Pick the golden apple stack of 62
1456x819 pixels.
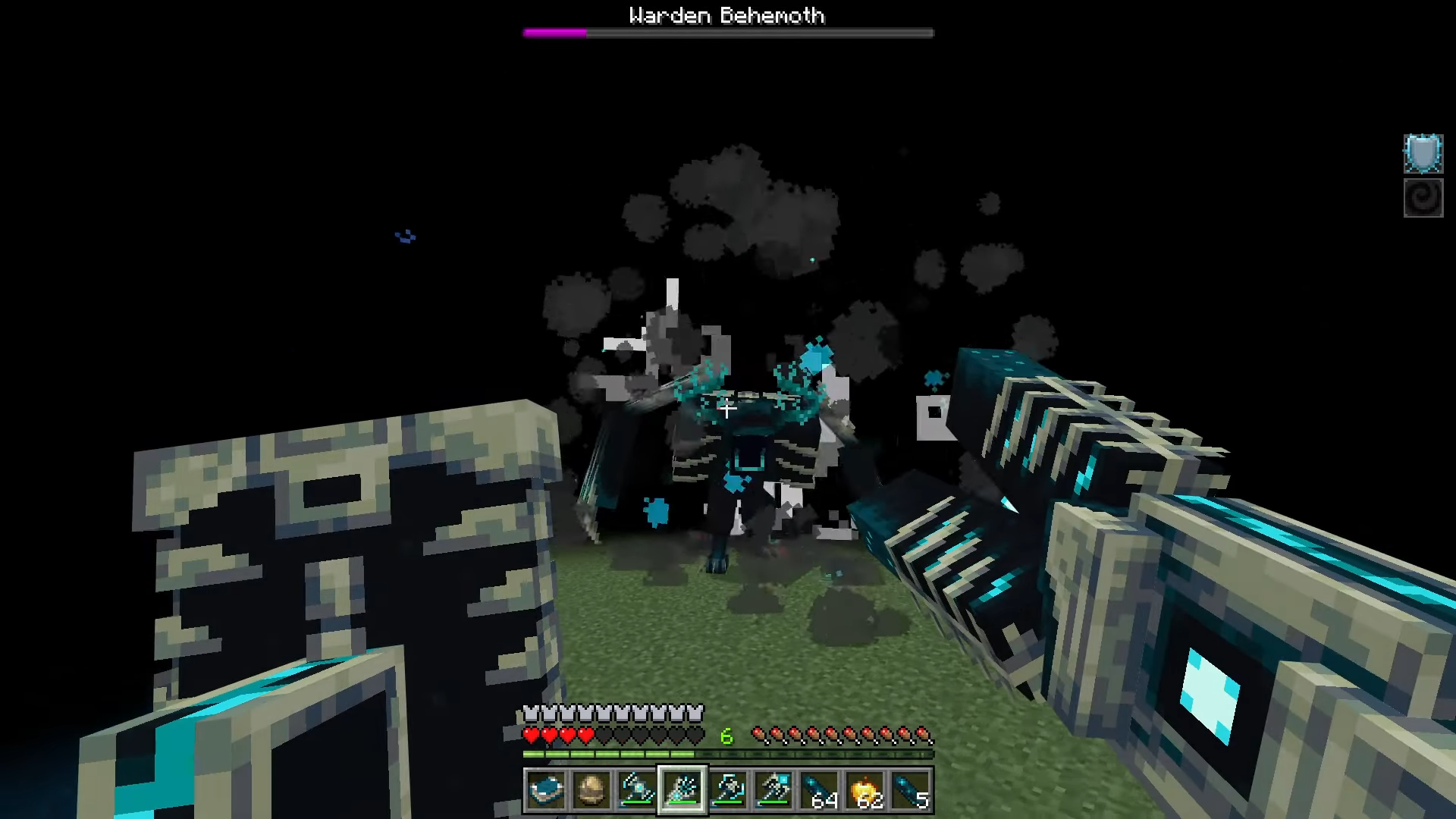[x=865, y=790]
